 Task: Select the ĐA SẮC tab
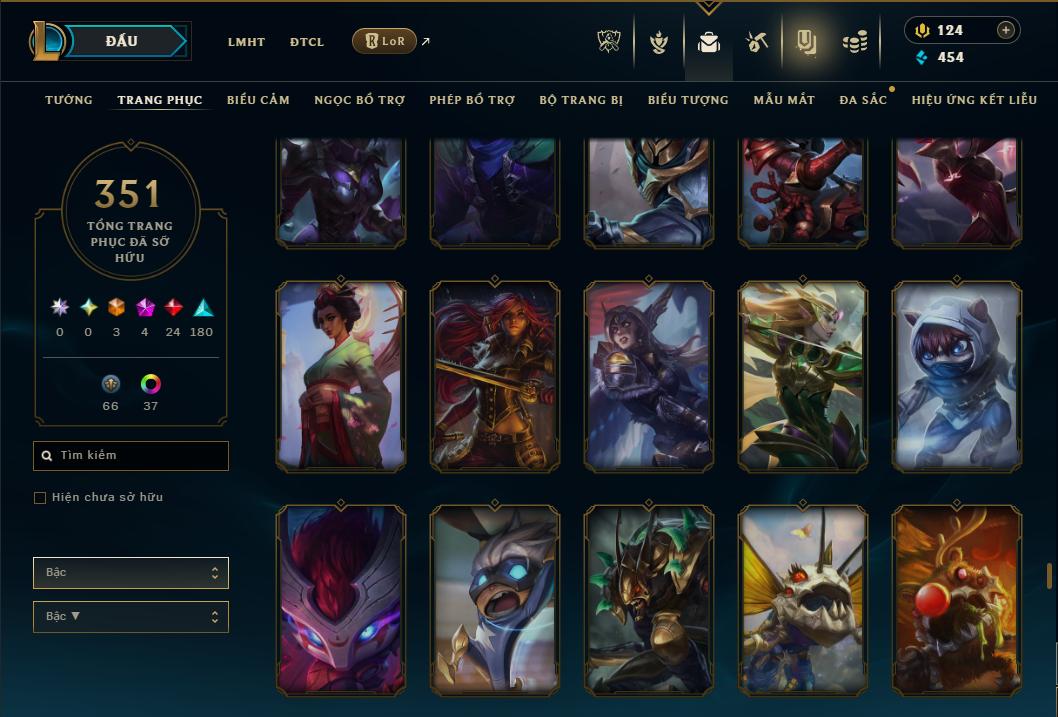[x=863, y=100]
